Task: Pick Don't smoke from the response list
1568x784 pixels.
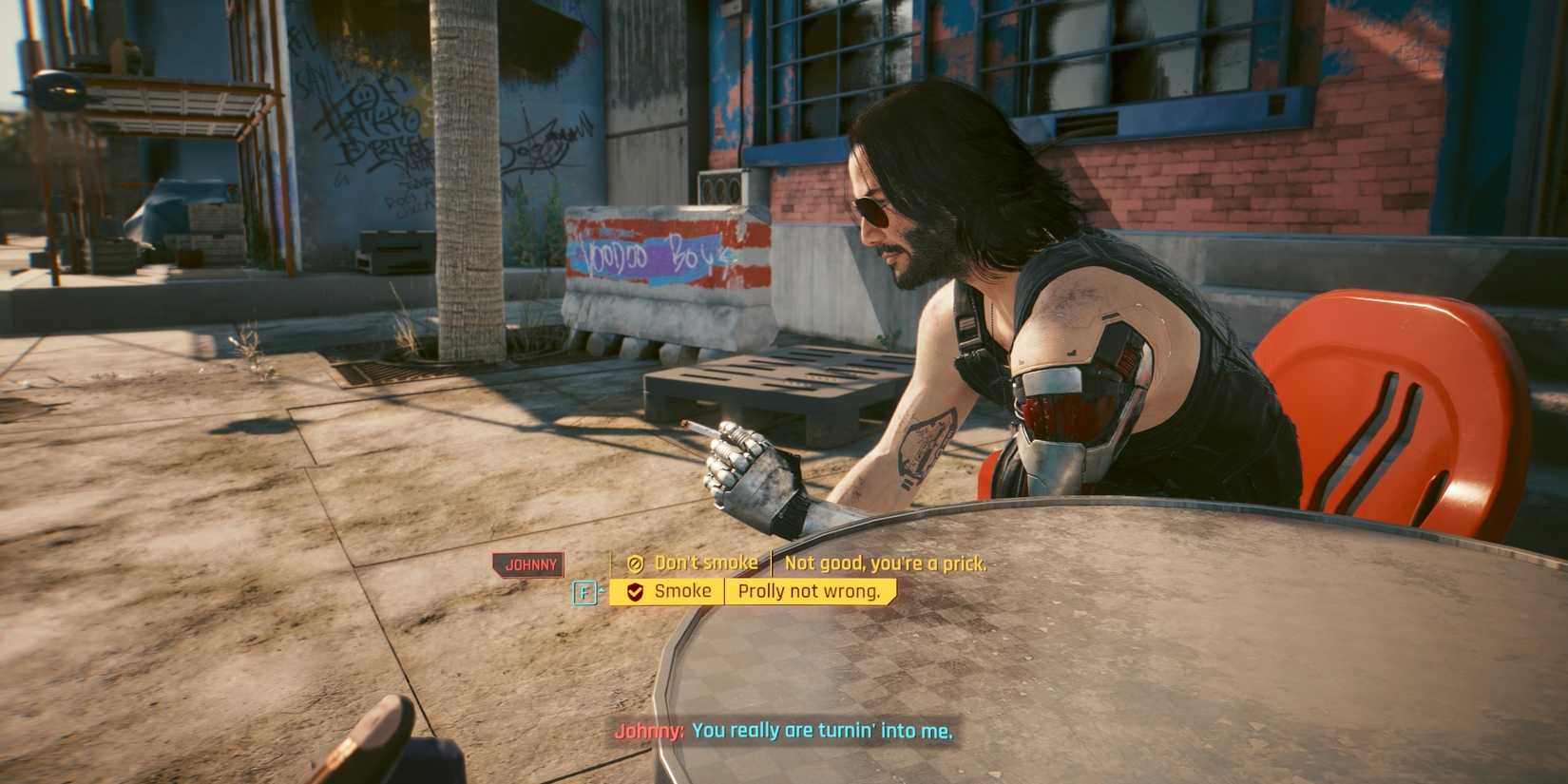Action: [705, 564]
